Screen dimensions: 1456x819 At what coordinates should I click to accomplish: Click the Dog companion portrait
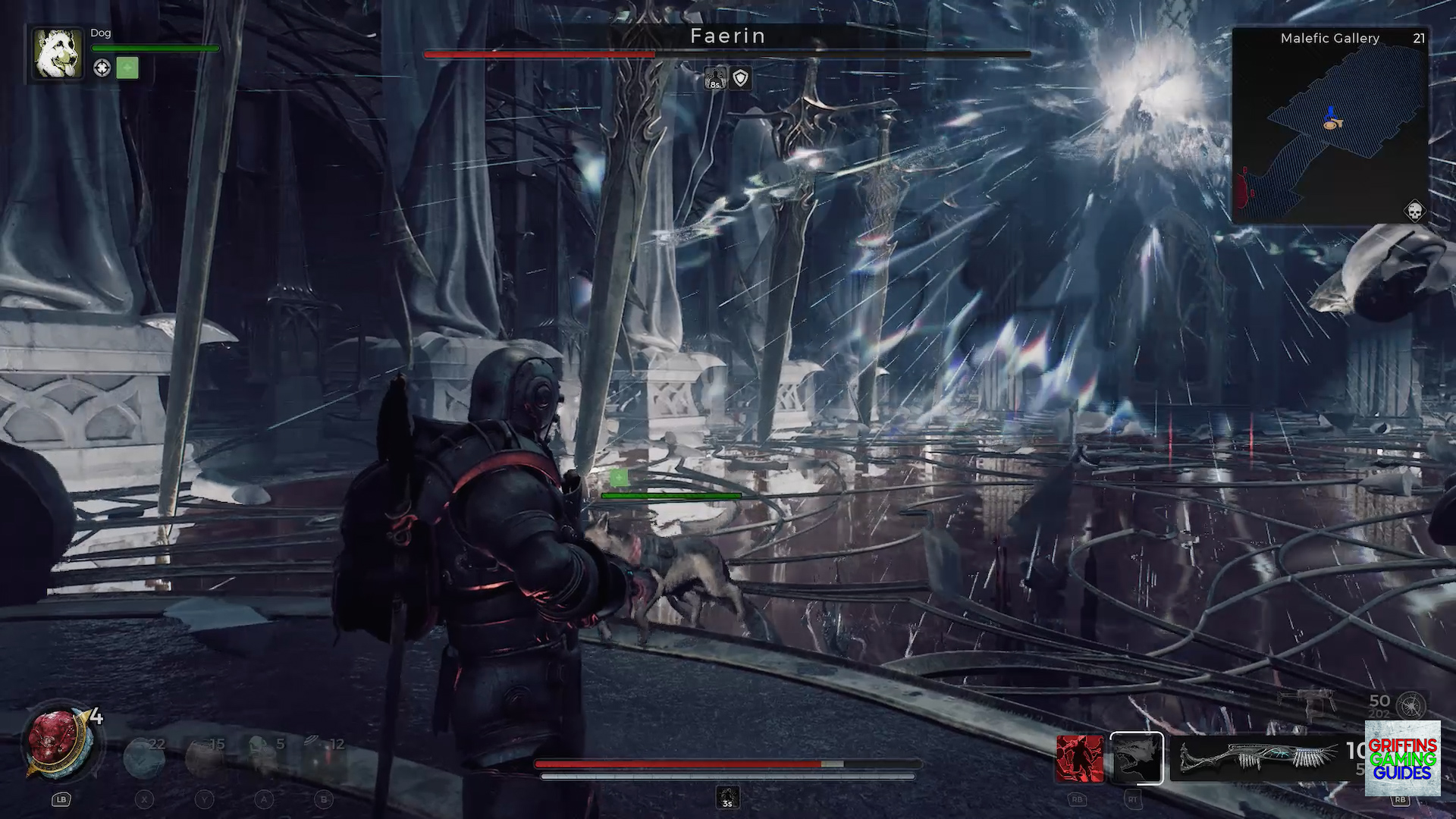(x=56, y=55)
